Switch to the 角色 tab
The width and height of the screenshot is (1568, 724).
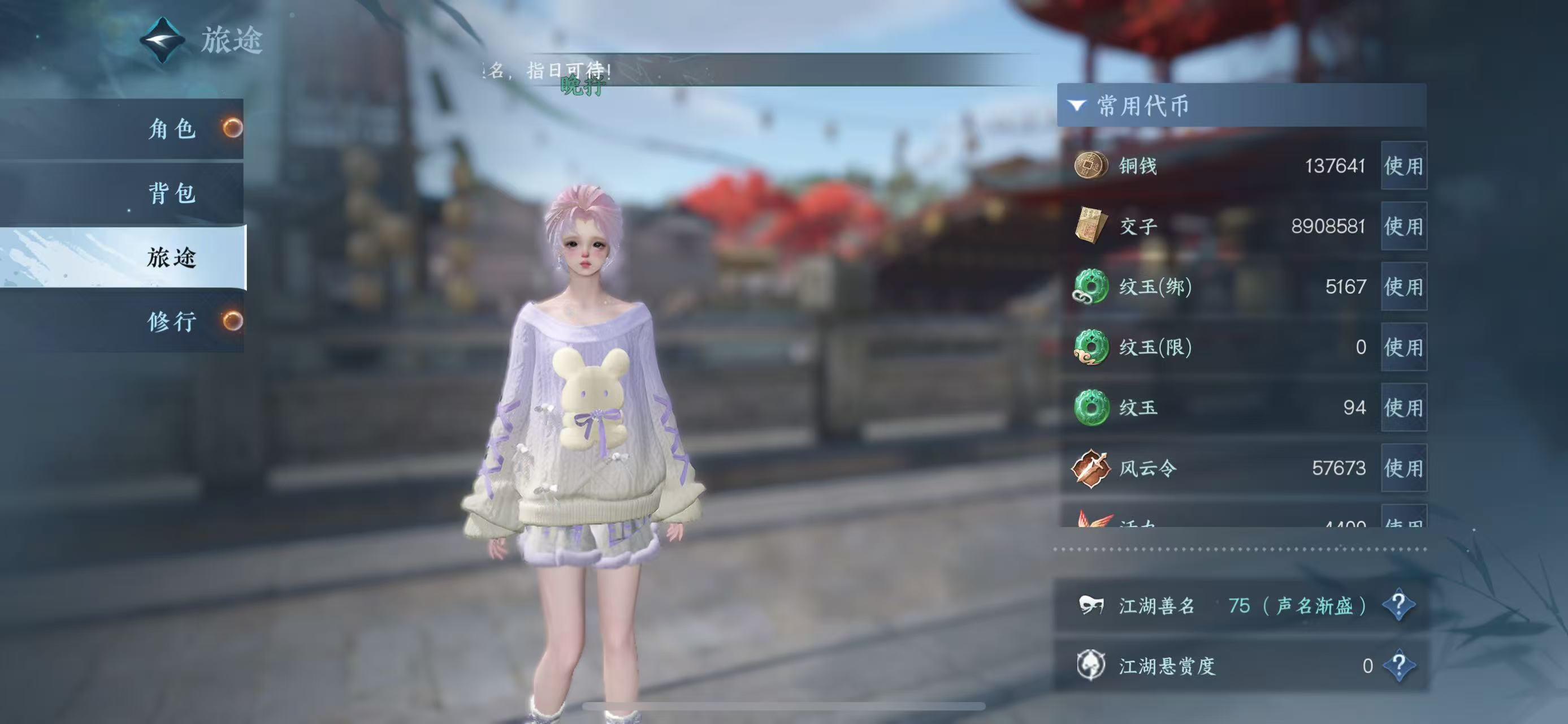point(172,129)
